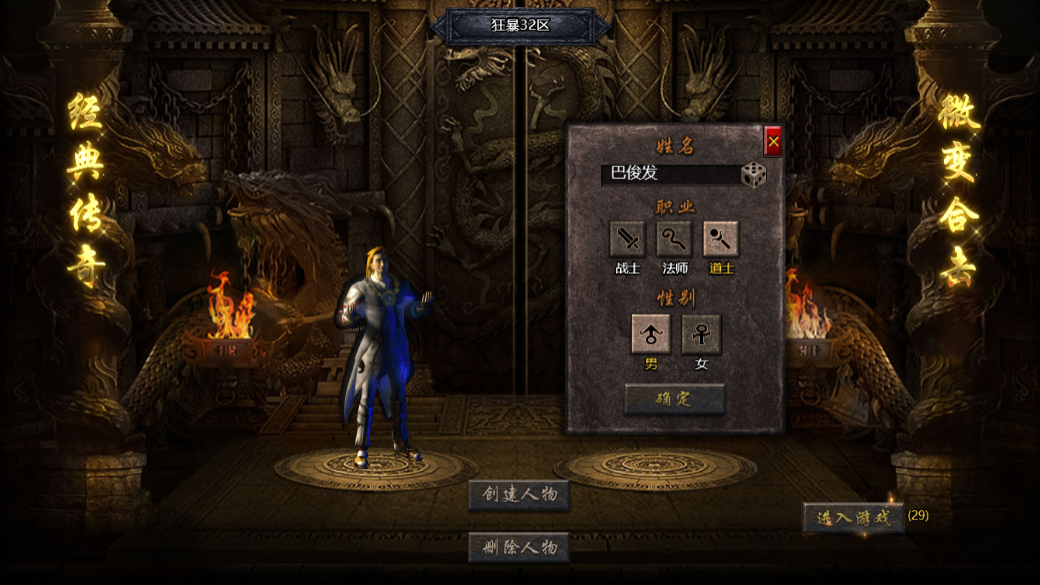Choose the 法师 mage class
1040x585 pixels.
click(674, 240)
